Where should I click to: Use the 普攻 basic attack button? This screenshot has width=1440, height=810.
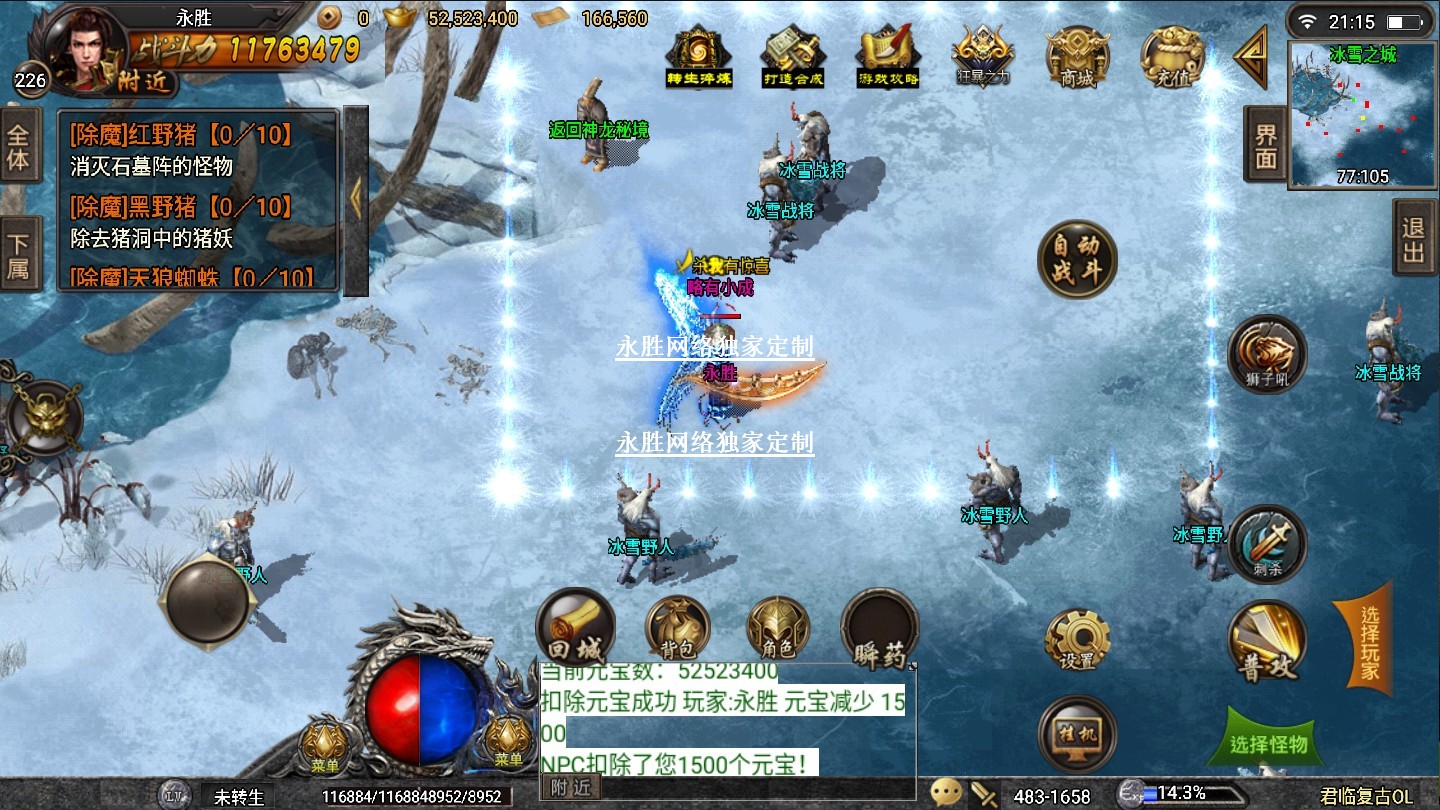tap(1267, 643)
